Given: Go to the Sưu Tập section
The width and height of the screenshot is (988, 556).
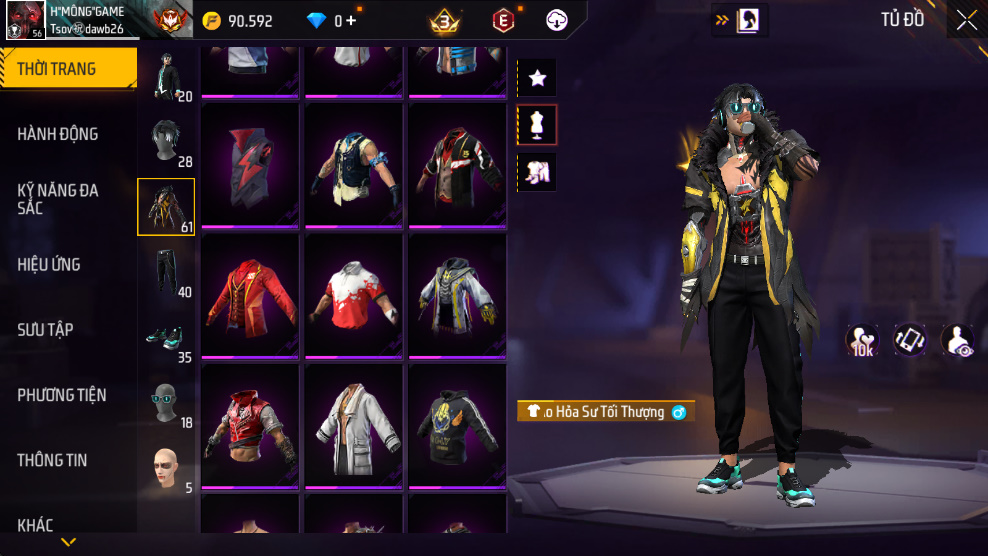Looking at the screenshot, I should (x=45, y=330).
